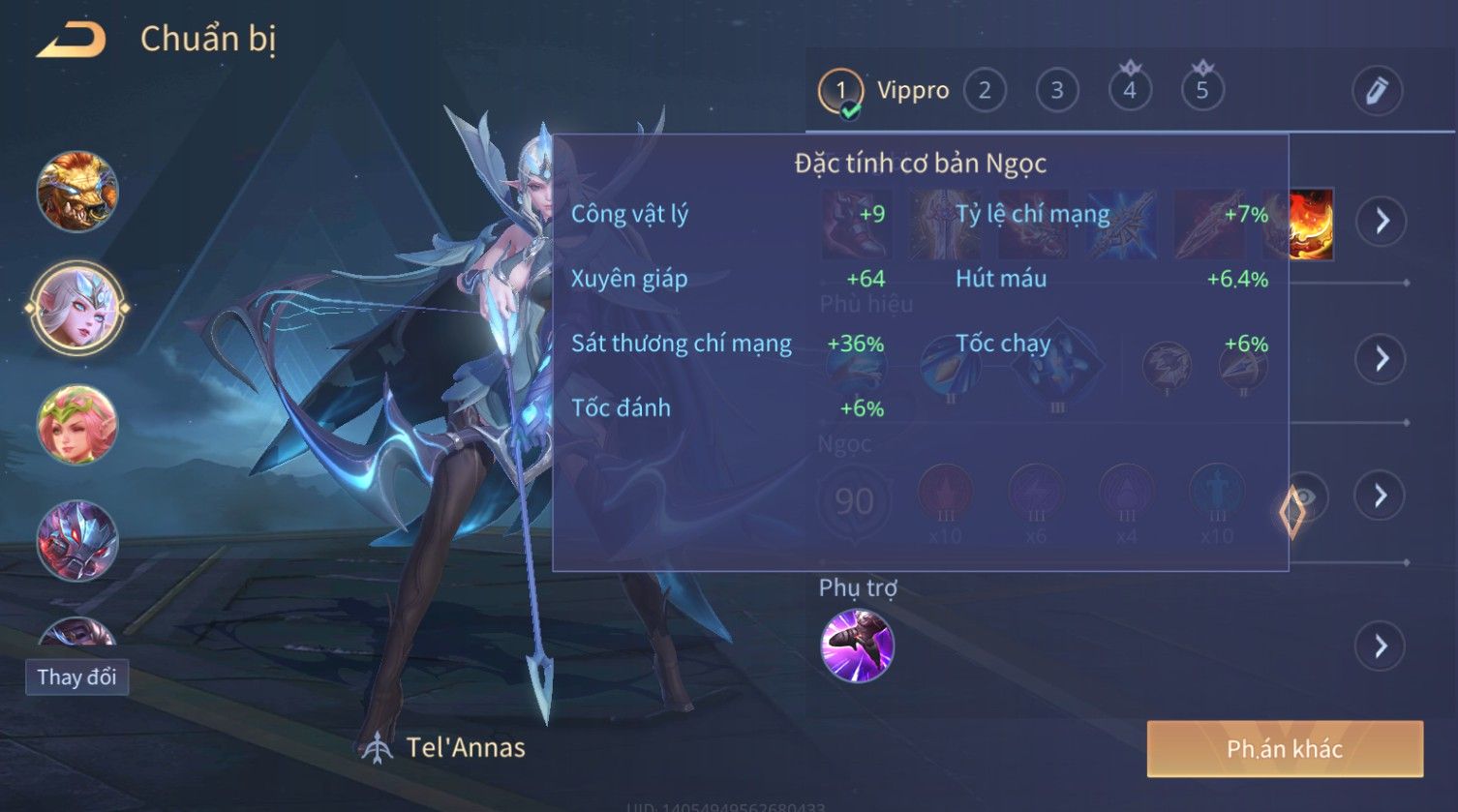The image size is (1458, 812).
Task: Go back using the return arrow
Action: point(71,40)
